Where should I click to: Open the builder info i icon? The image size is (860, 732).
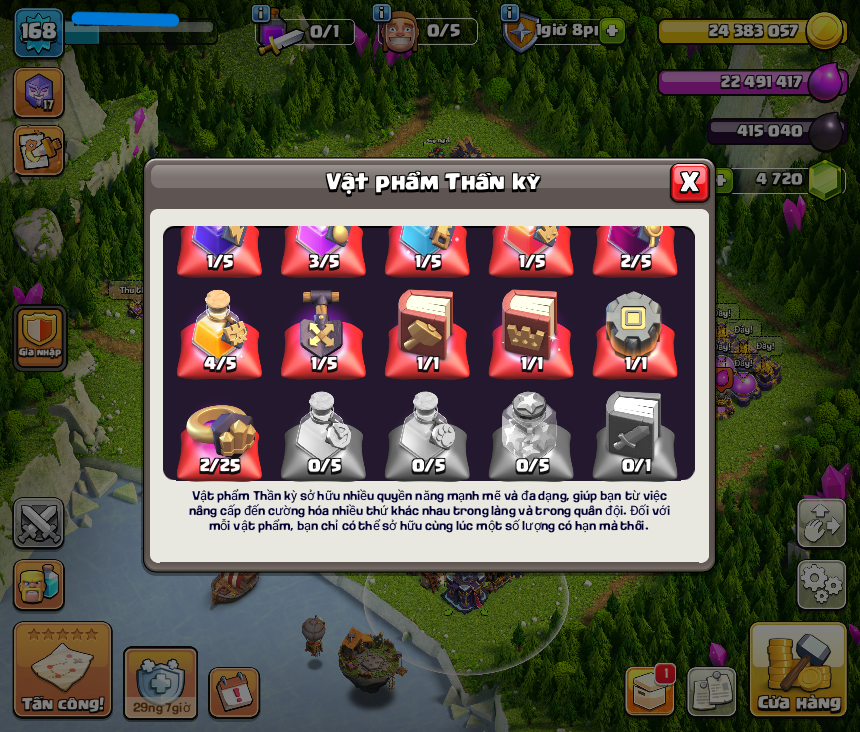pyautogui.click(x=381, y=13)
